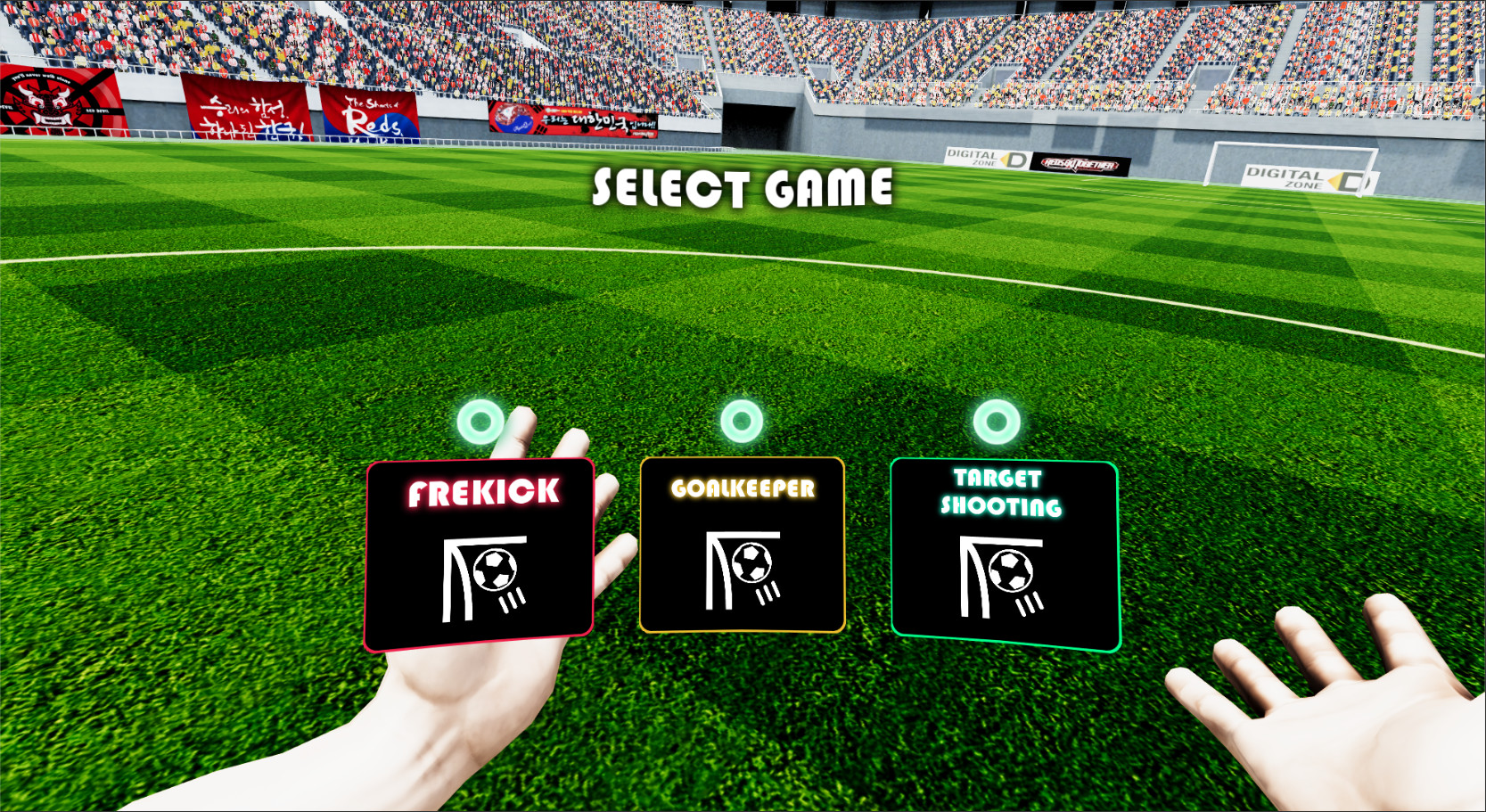Activate the glowing ring above the FREKICK card
1486x812 pixels.
[x=480, y=422]
